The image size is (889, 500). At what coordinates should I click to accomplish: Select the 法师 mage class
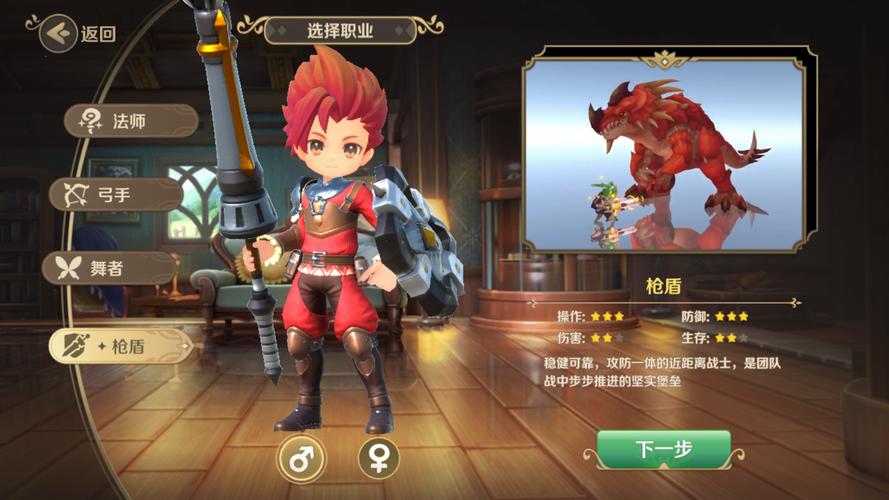(x=130, y=122)
